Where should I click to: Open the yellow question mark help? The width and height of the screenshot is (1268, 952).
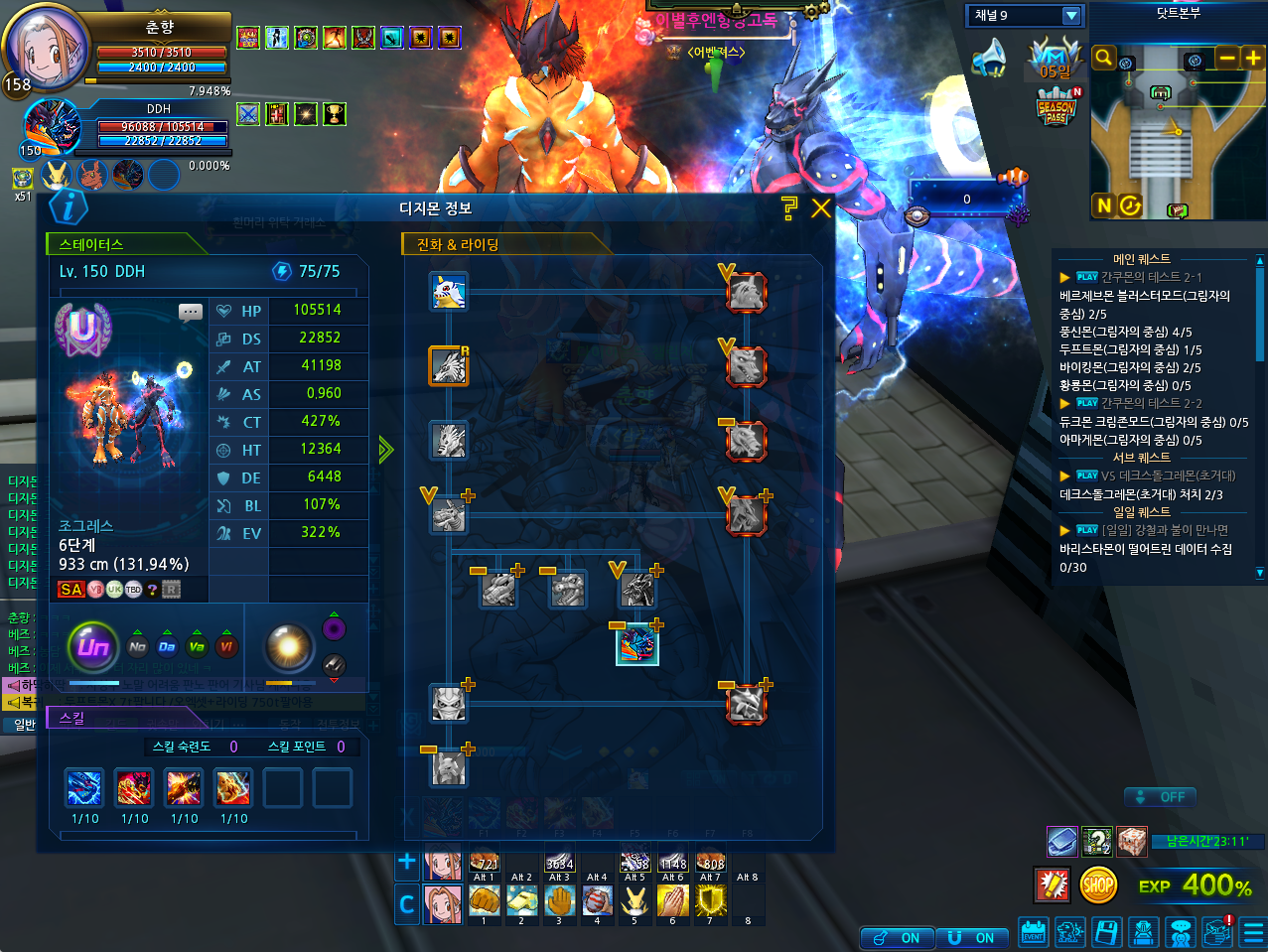pos(789,207)
